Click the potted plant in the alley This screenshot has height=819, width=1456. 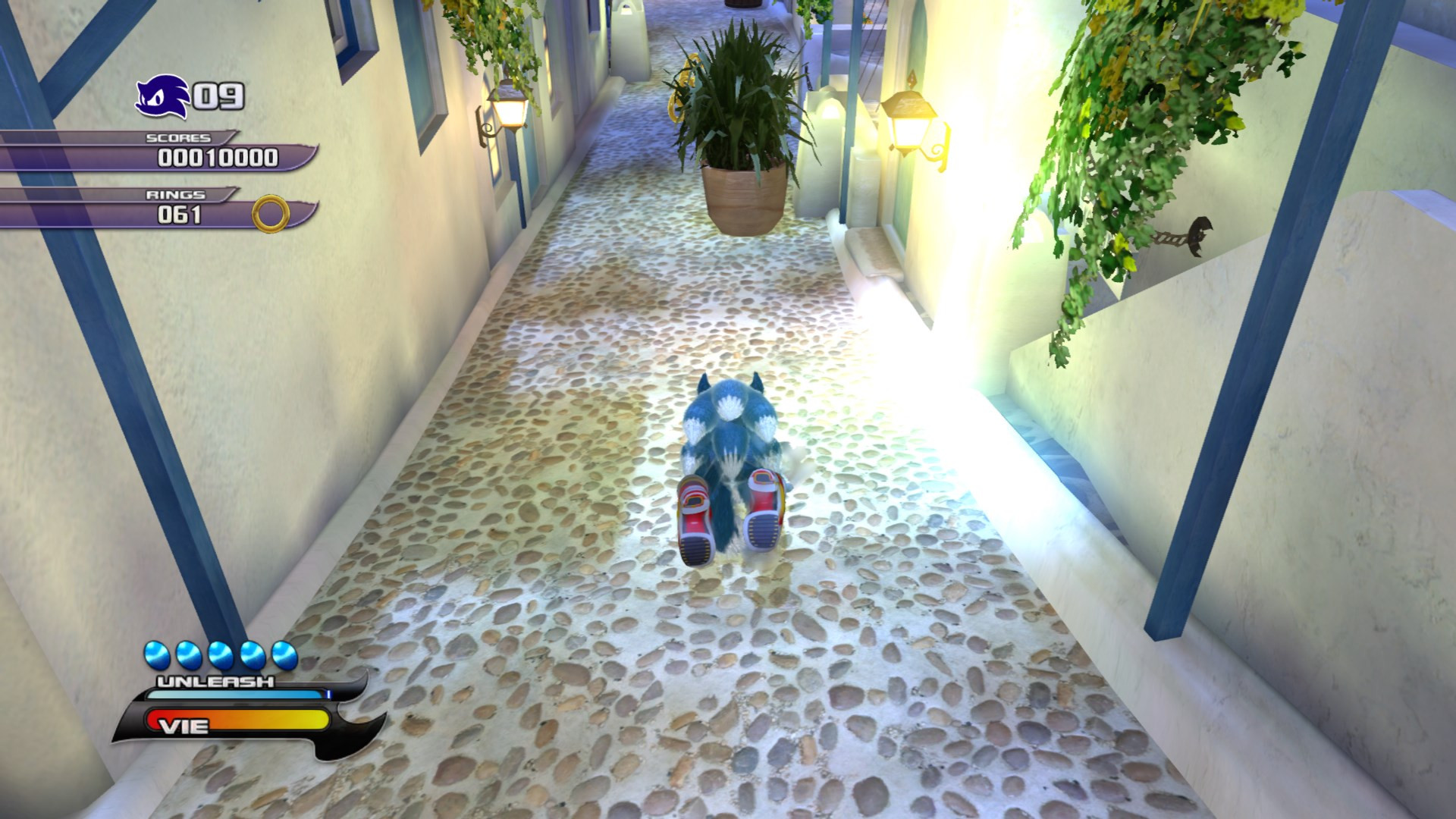click(739, 114)
